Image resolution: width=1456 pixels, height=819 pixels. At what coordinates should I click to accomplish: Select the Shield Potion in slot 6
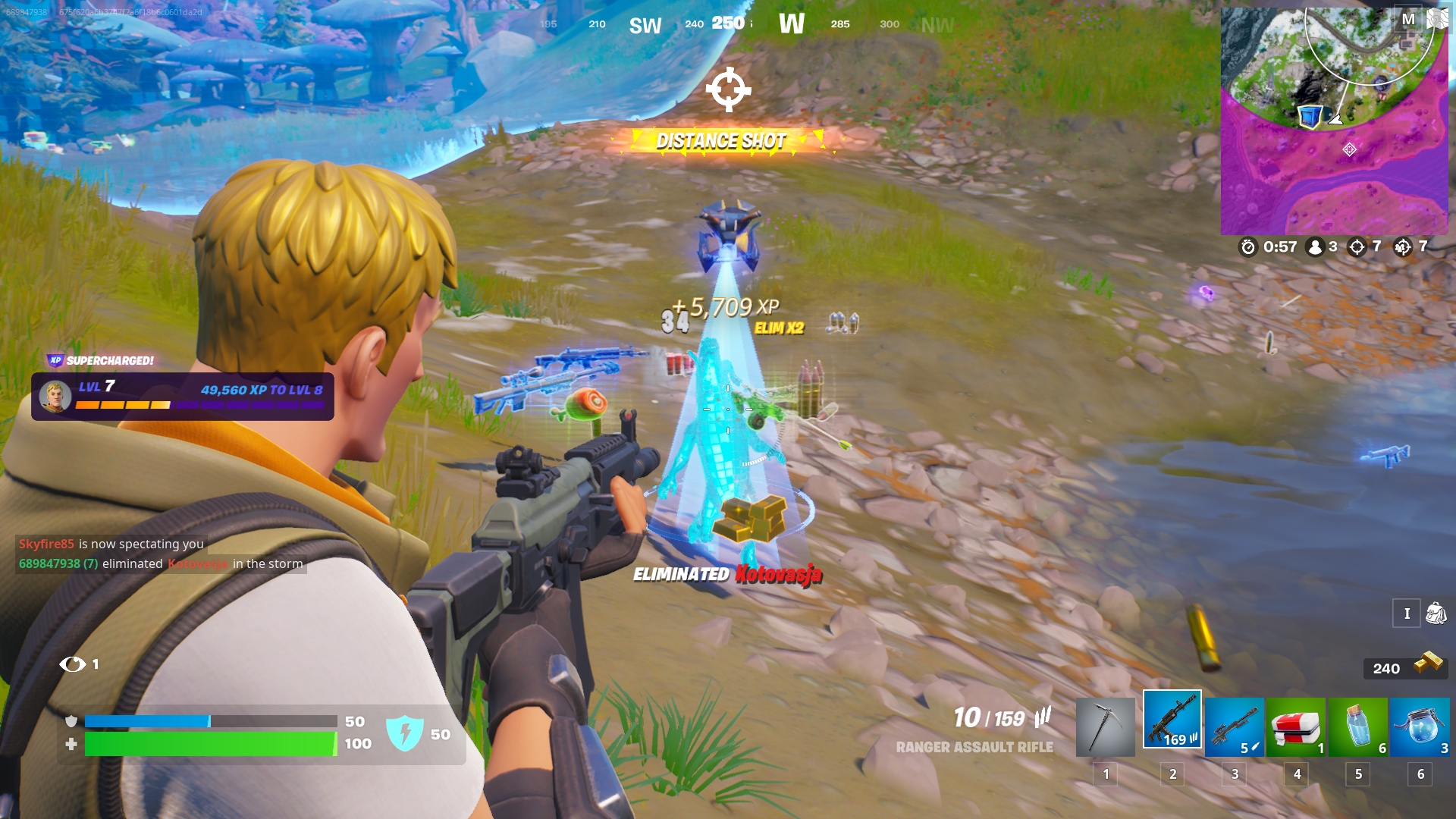coord(1420,726)
